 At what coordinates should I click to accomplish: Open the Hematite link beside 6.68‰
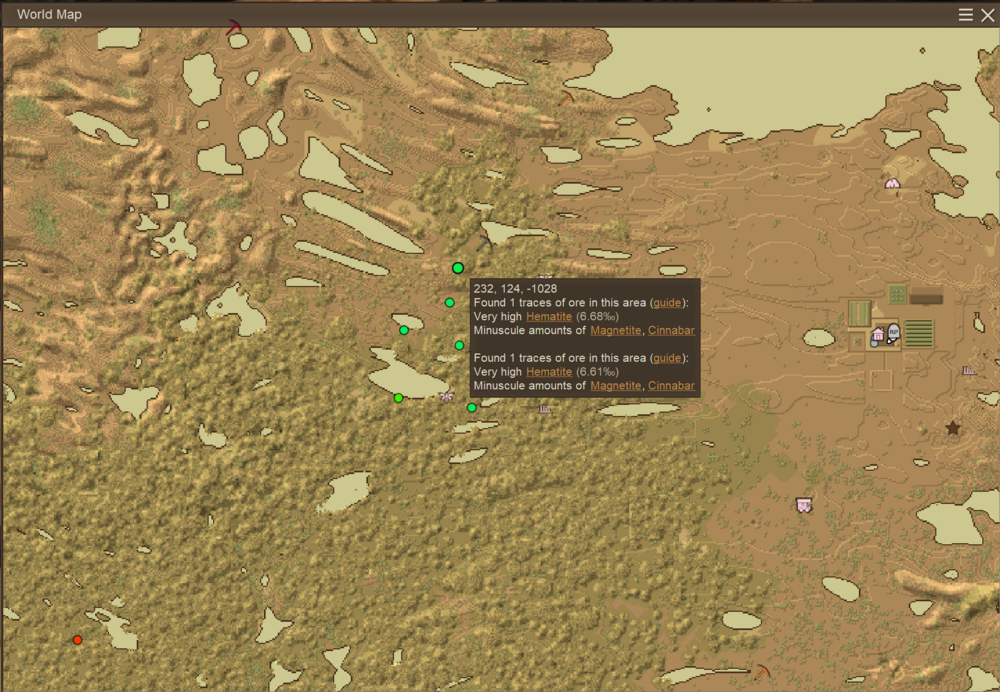pos(549,316)
